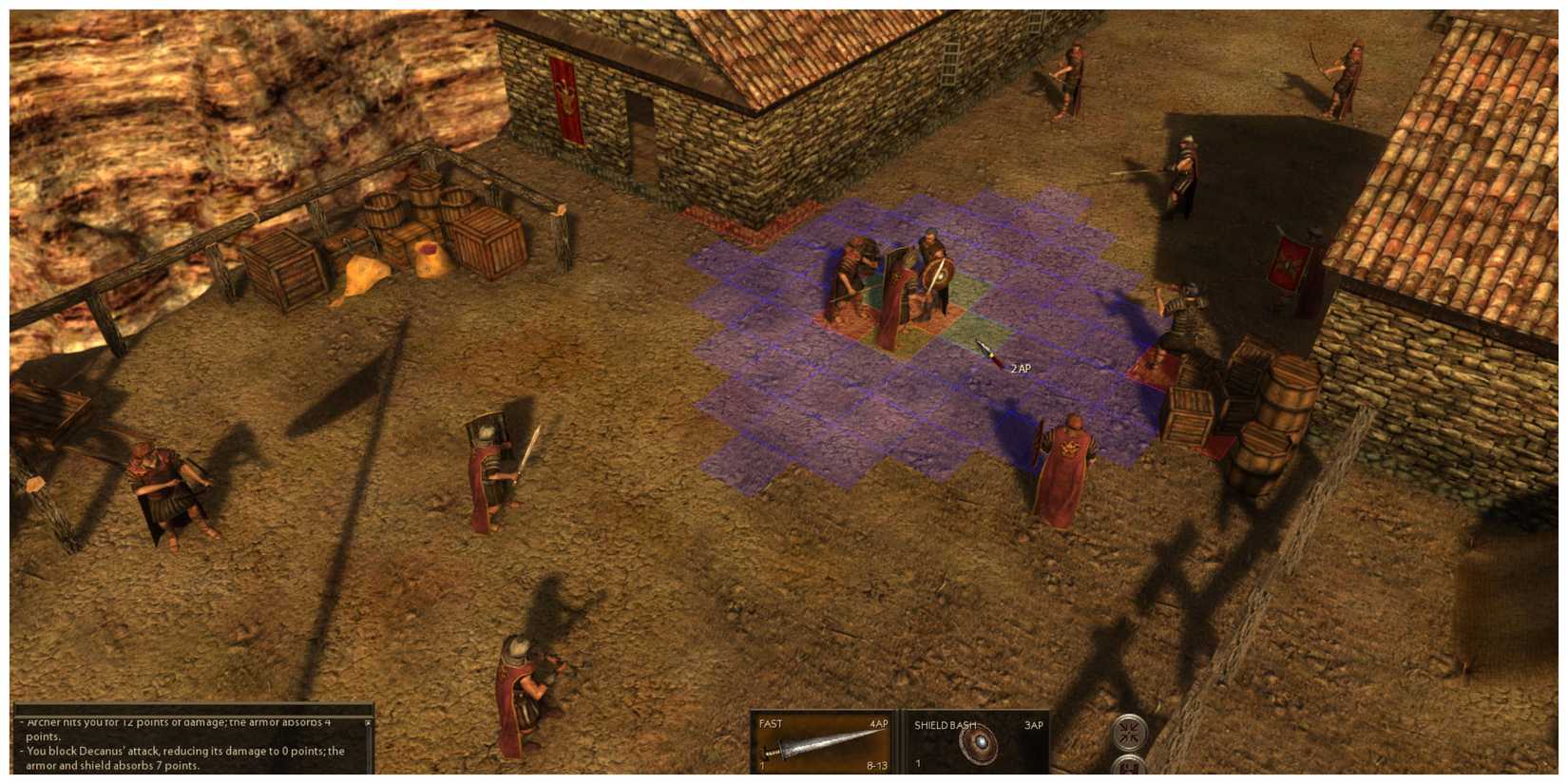This screenshot has width=1568, height=784.
Task: Click the 8-13 damage label on FAST attack
Action: point(874,762)
